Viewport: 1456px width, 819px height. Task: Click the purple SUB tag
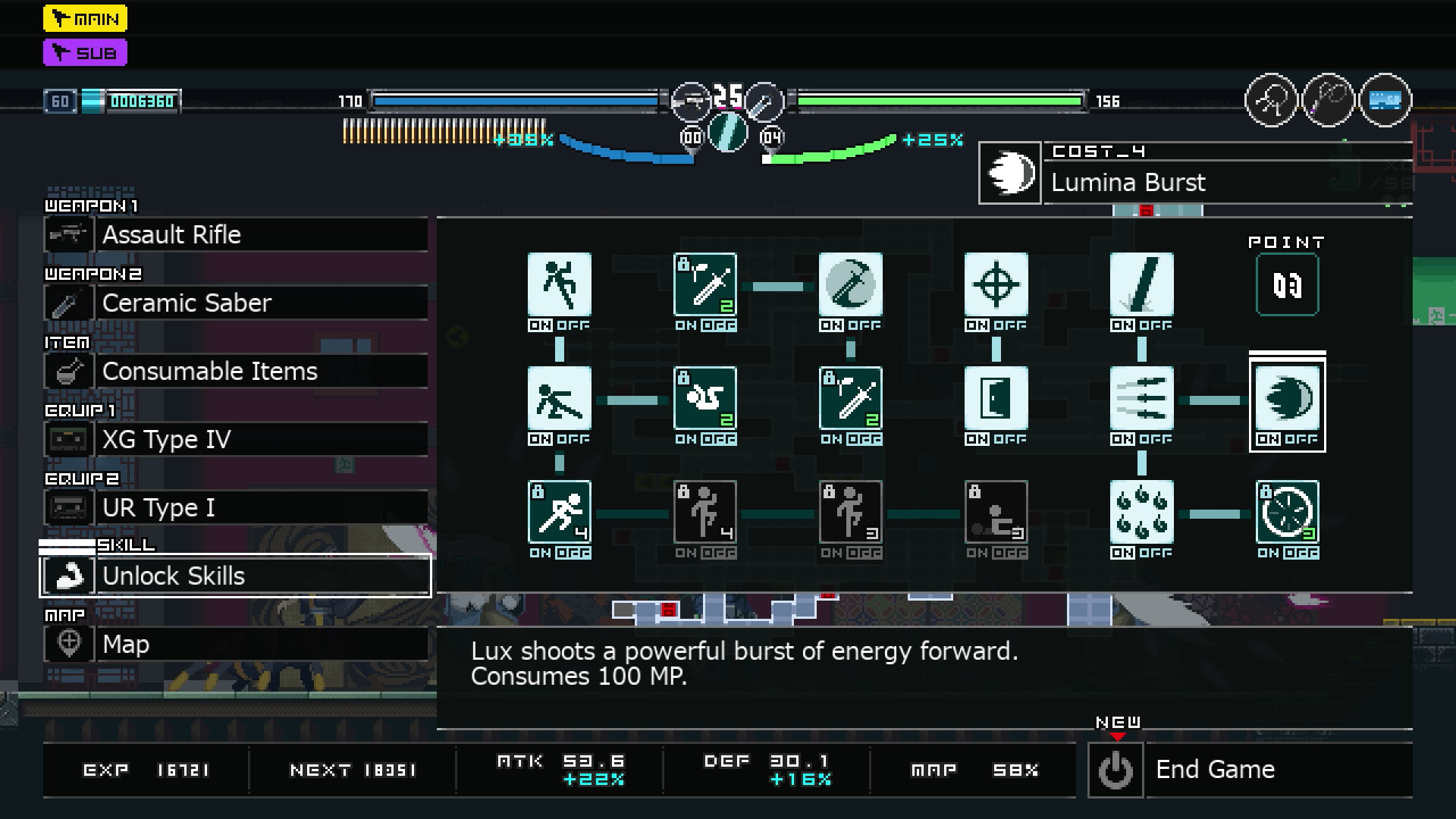click(x=85, y=53)
